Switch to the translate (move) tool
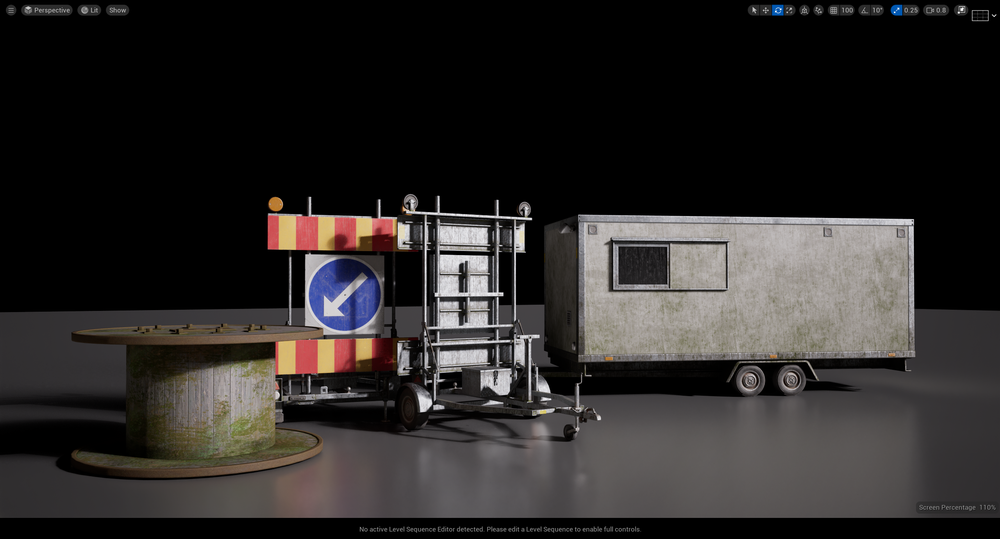 766,10
